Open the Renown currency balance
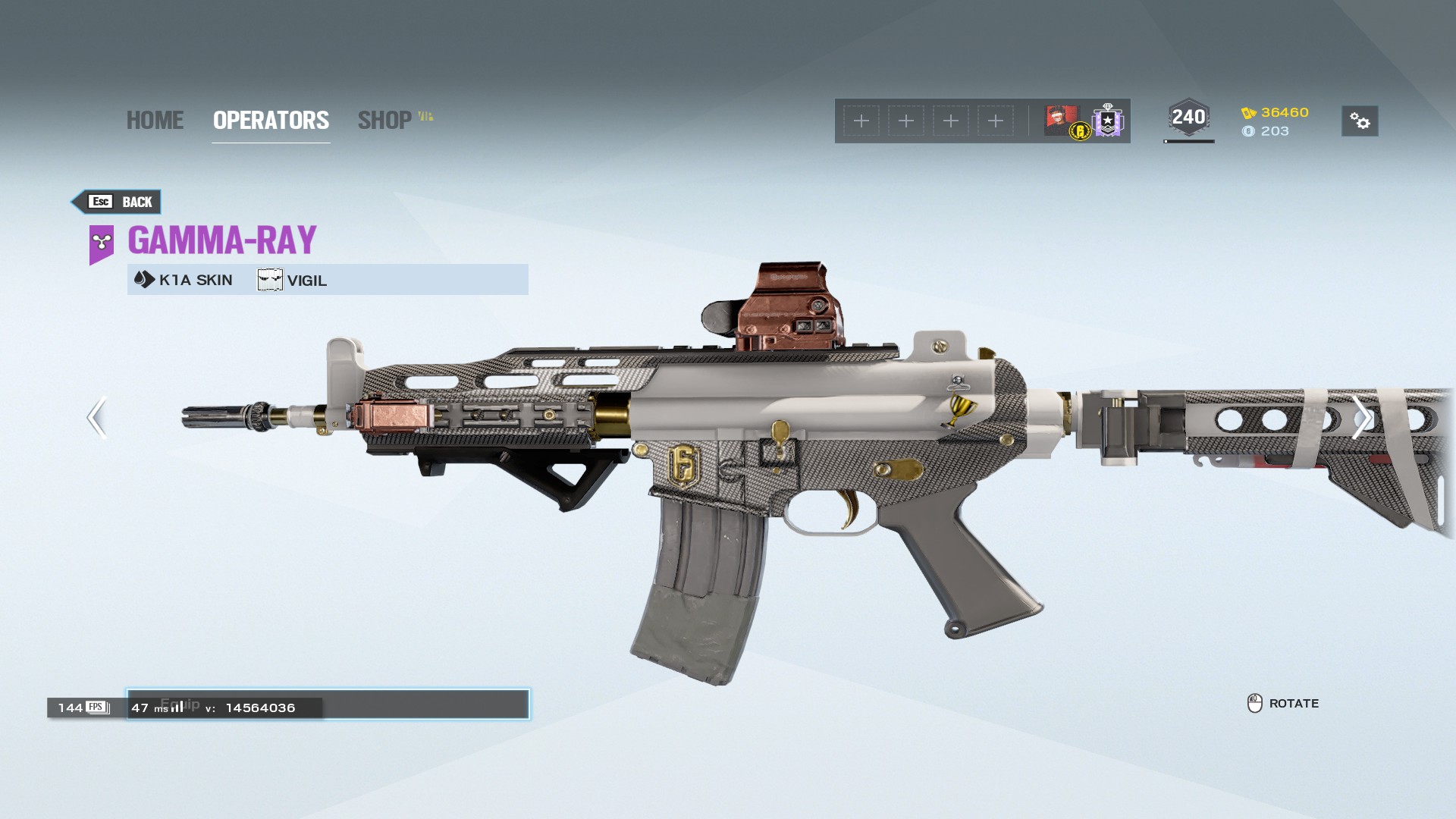The image size is (1456, 819). (1276, 112)
